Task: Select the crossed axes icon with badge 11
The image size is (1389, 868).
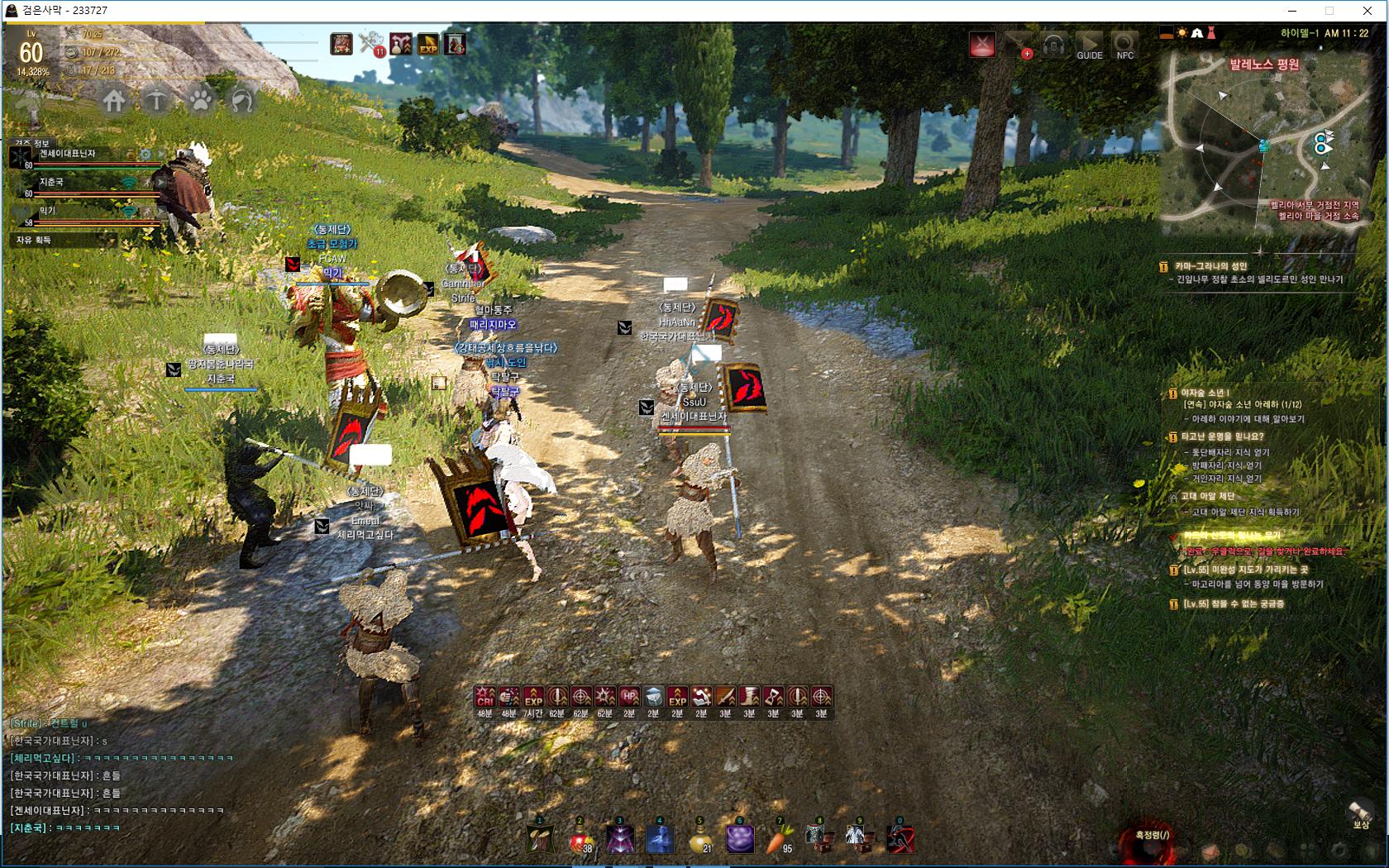Action: 371,43
